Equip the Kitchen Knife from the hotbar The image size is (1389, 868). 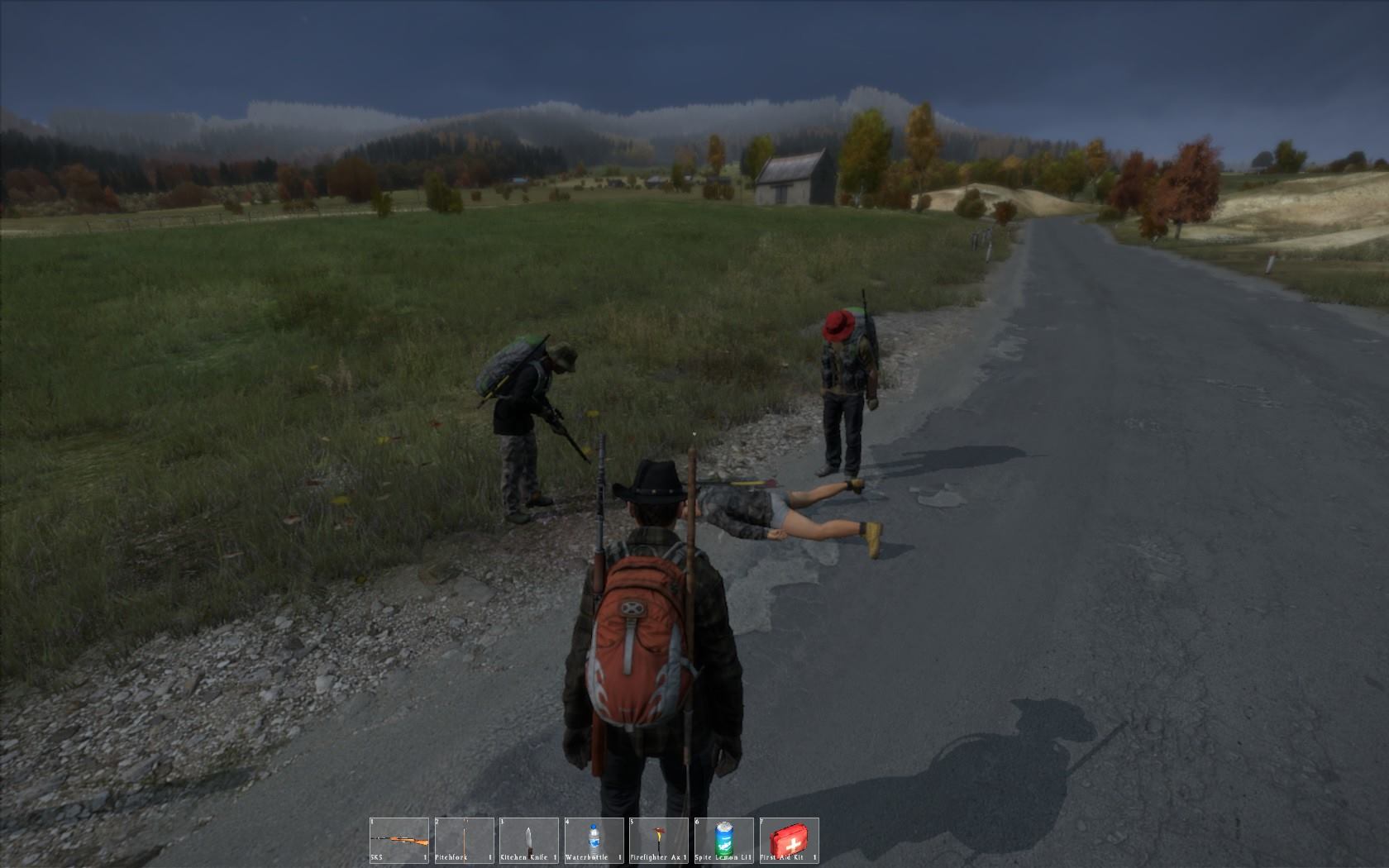pos(528,841)
